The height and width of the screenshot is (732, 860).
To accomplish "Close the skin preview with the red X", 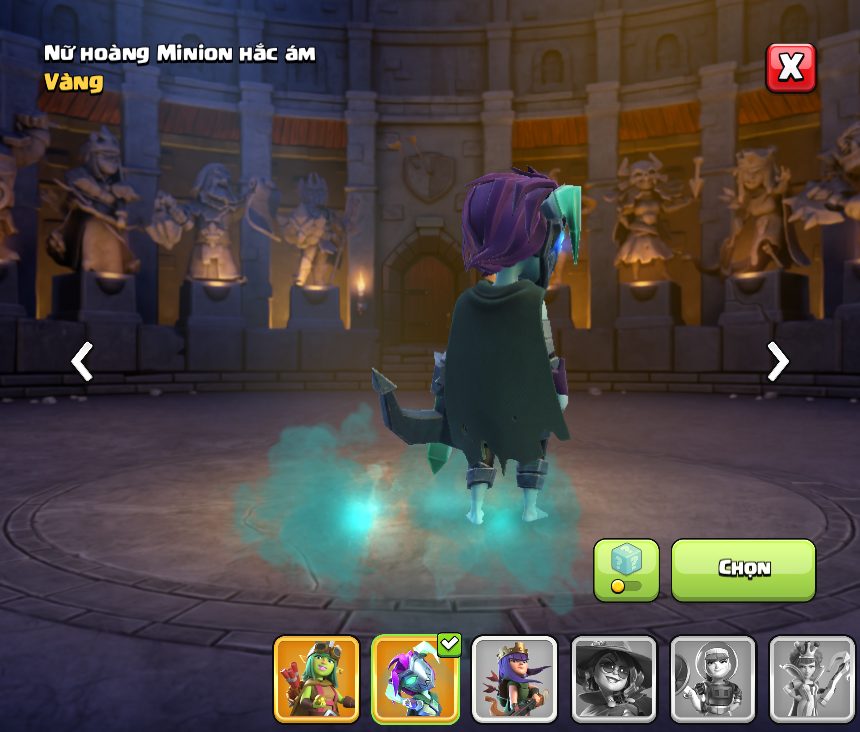I will pos(790,68).
